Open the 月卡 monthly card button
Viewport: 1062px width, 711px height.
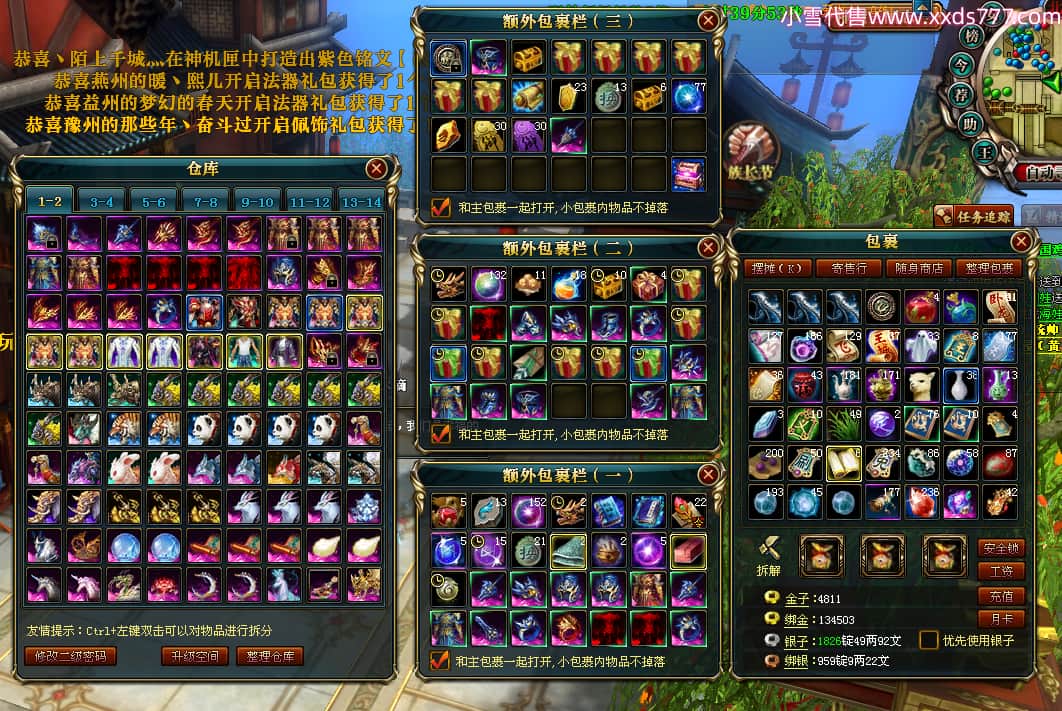coord(1000,620)
